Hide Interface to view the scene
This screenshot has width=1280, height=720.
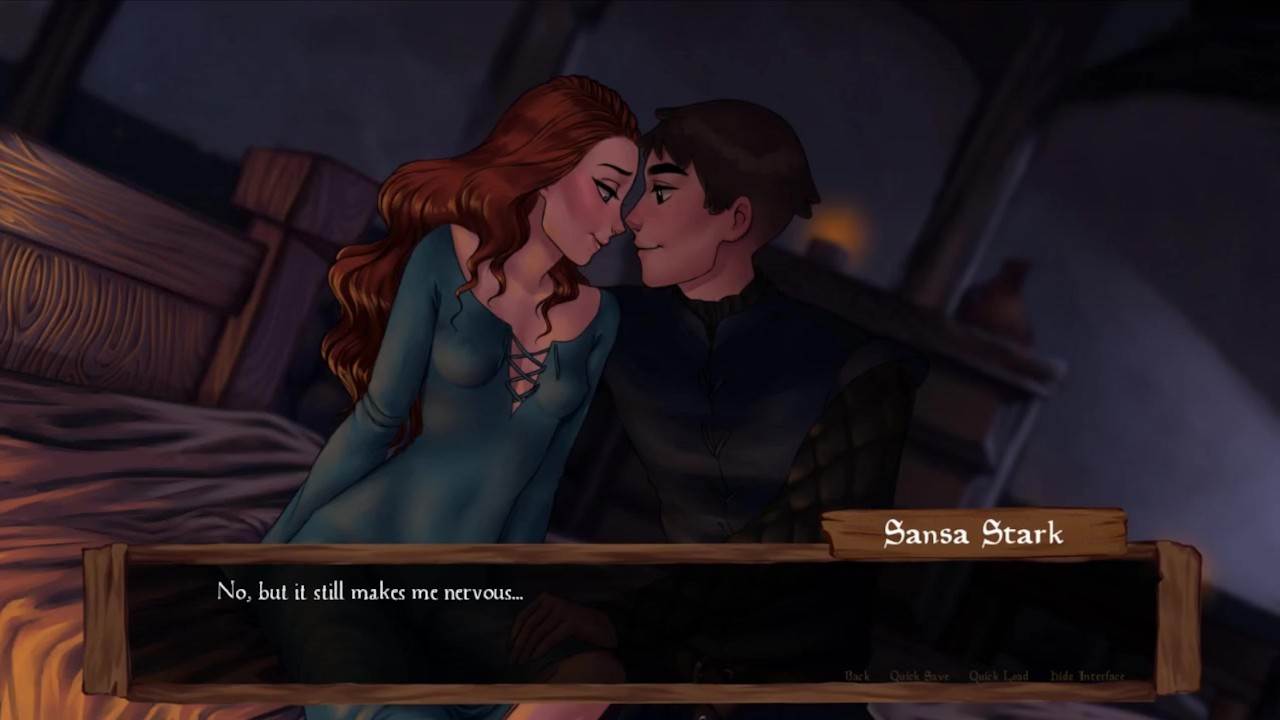point(1087,676)
